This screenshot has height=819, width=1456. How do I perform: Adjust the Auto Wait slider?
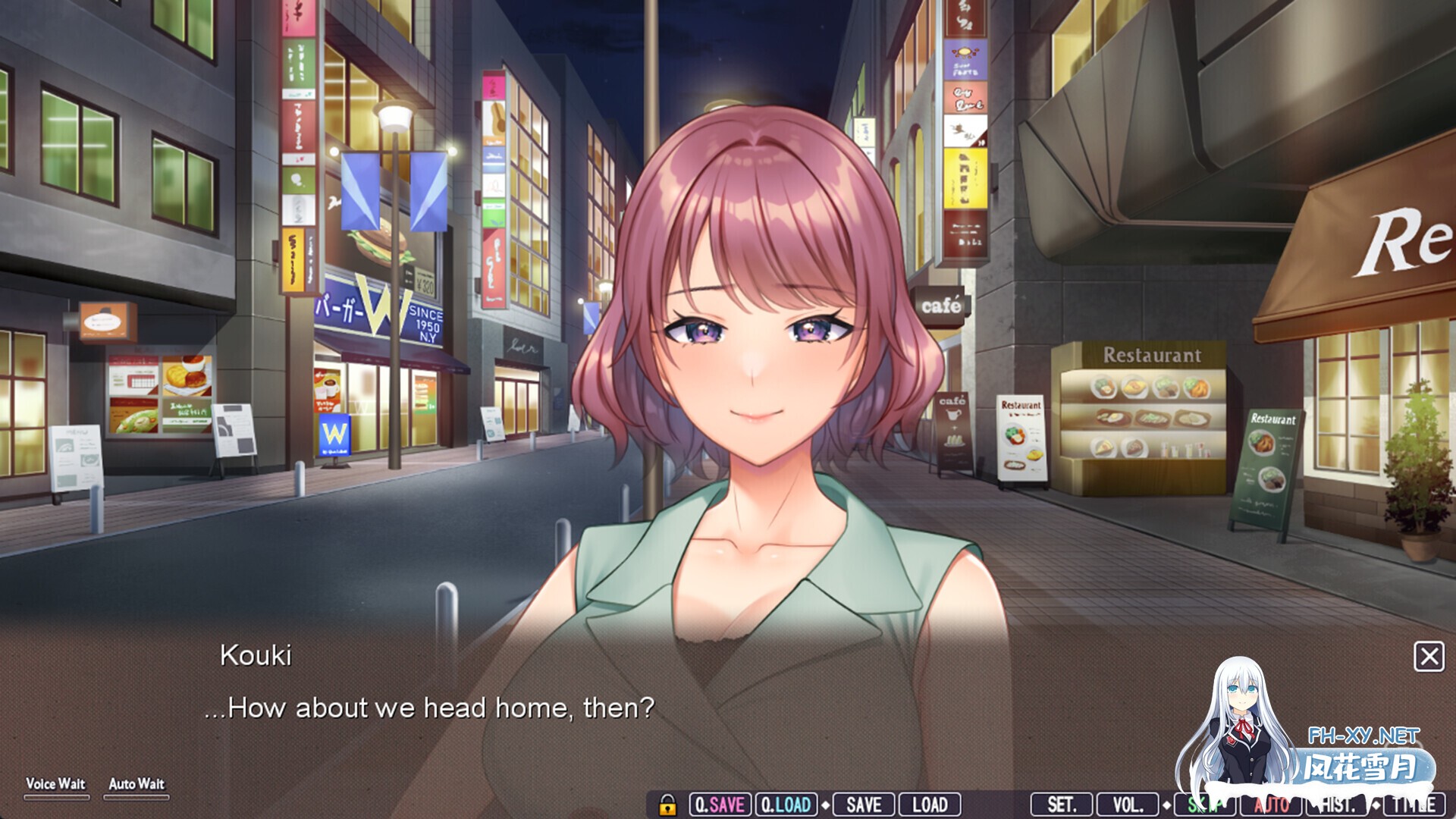136,797
